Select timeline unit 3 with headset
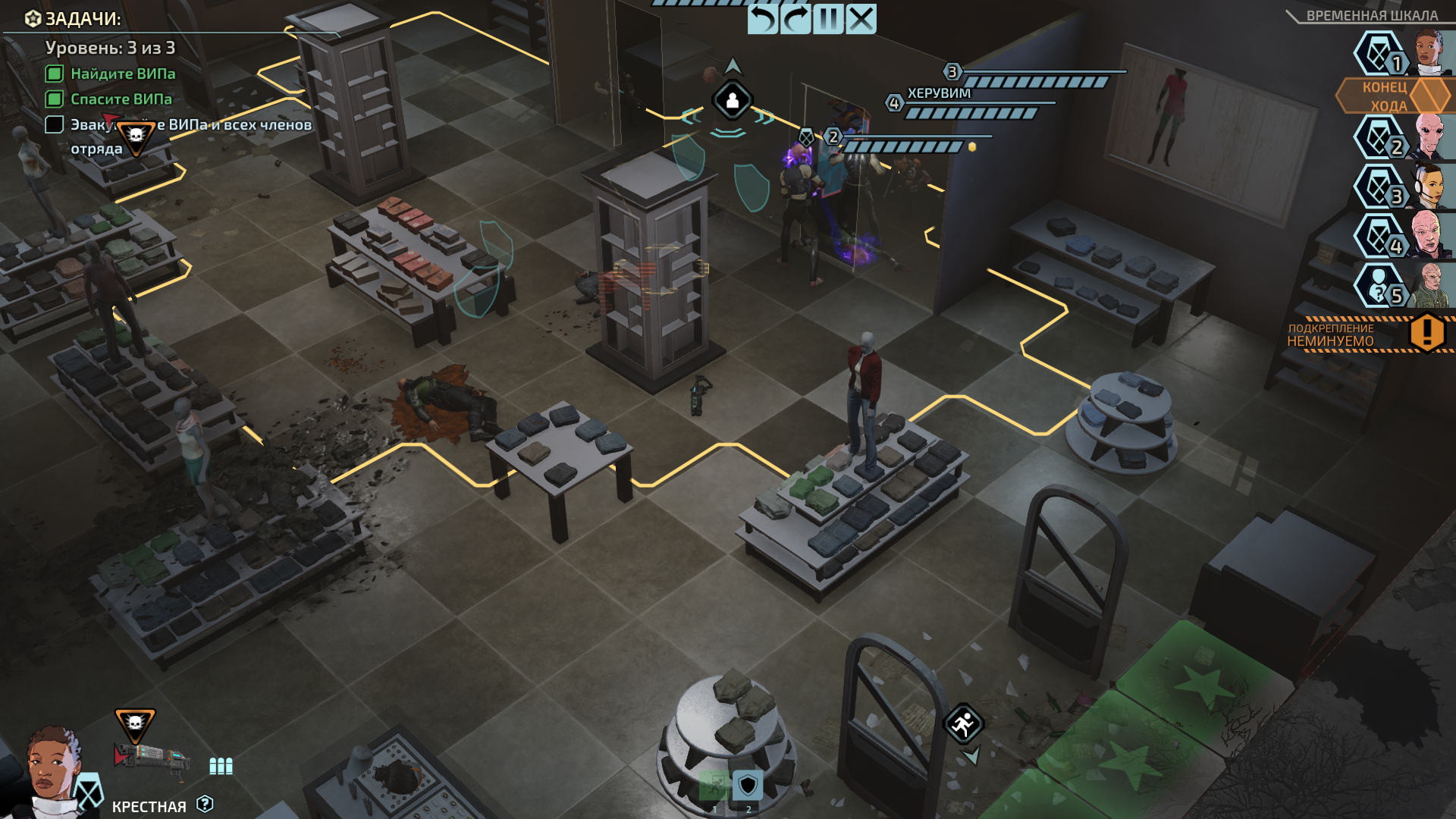This screenshot has height=819, width=1456. [1429, 187]
